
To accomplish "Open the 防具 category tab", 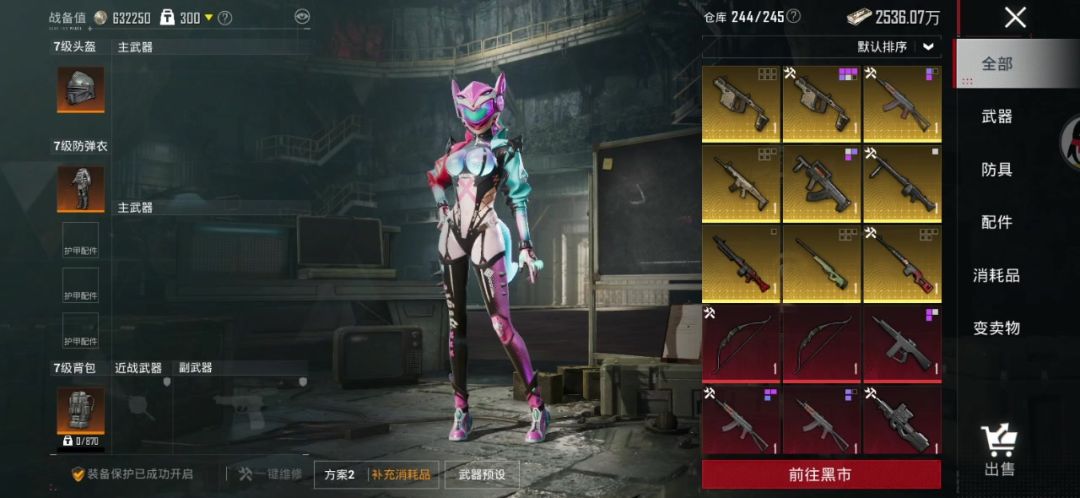I will [x=997, y=170].
